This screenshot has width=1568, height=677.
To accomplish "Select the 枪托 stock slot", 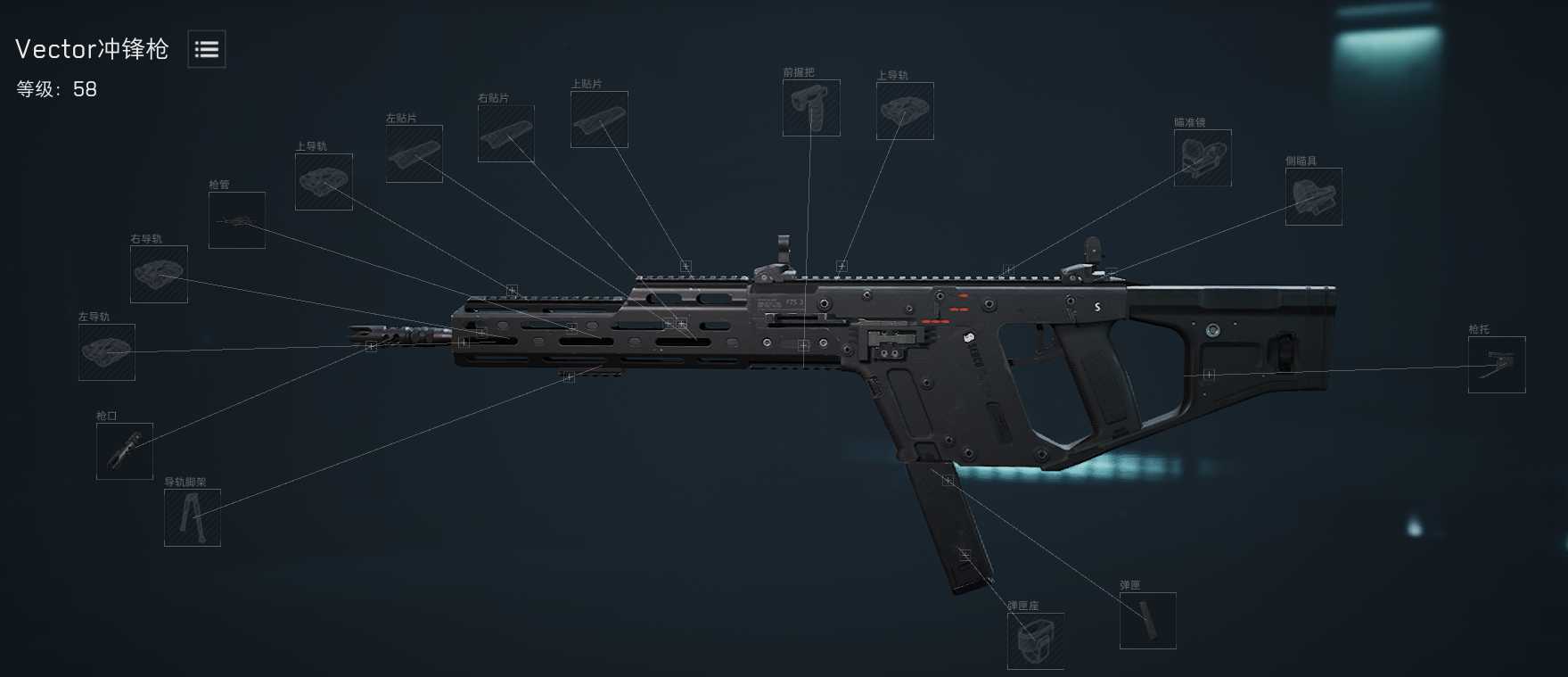I will (1497, 365).
